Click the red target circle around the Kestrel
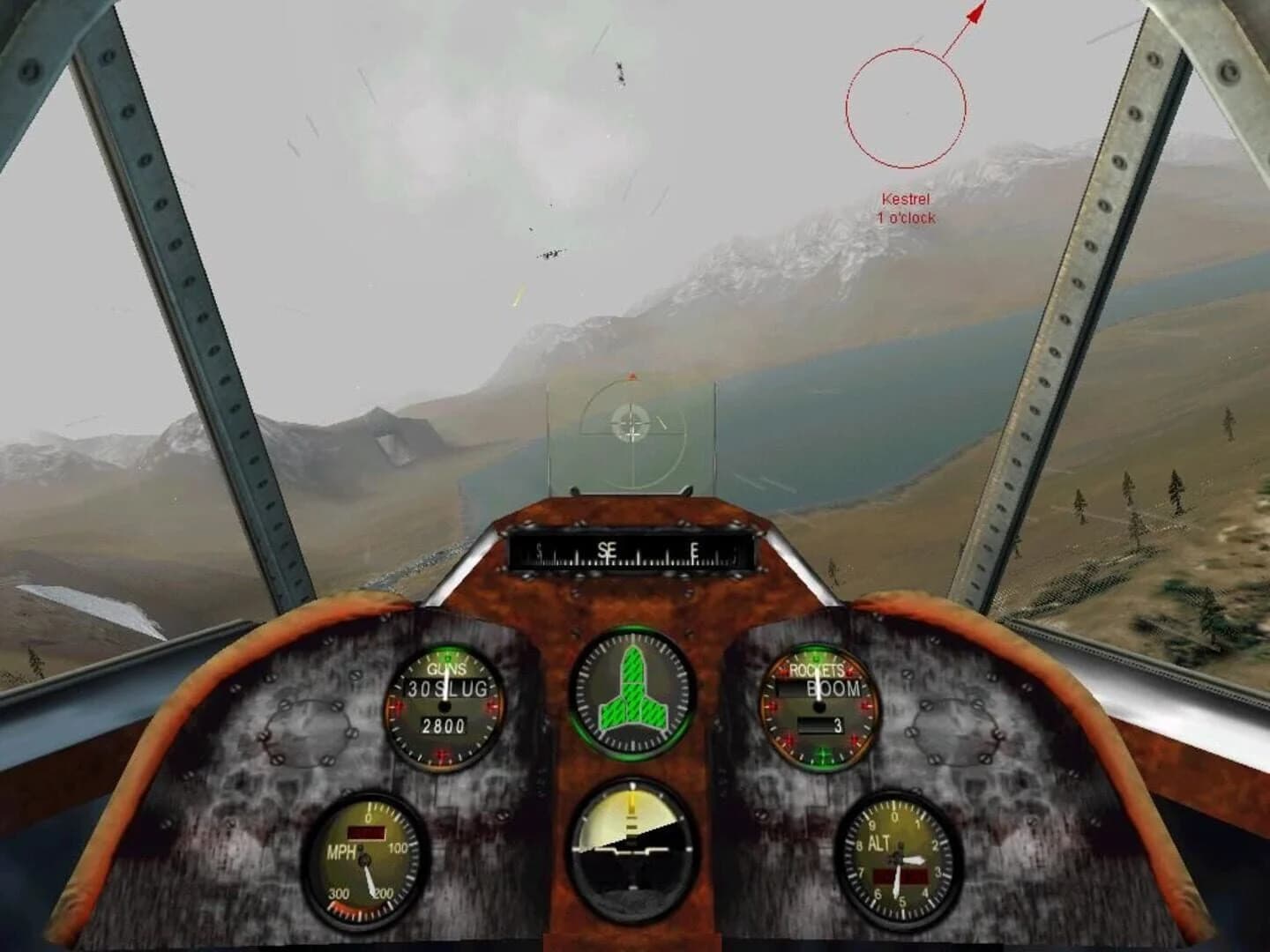Image resolution: width=1270 pixels, height=952 pixels. 905,108
